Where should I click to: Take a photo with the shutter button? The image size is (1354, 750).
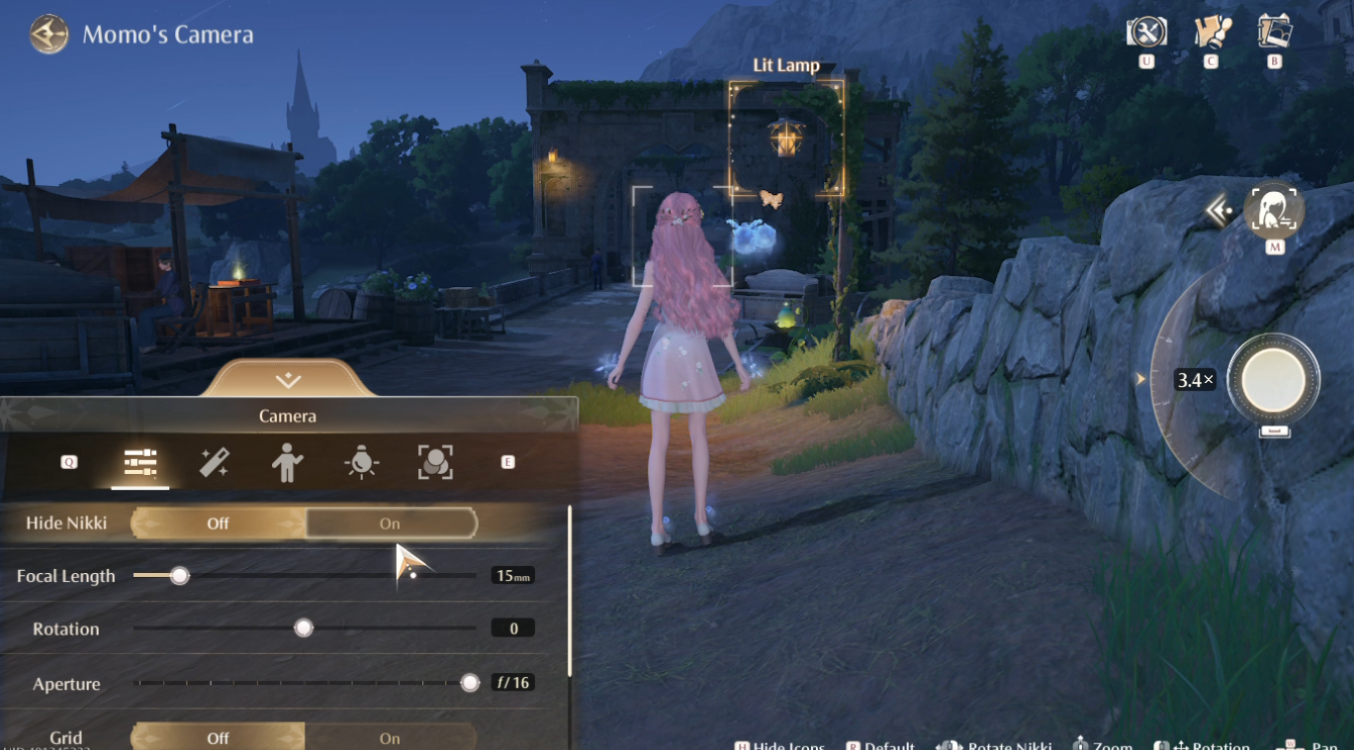(x=1273, y=380)
